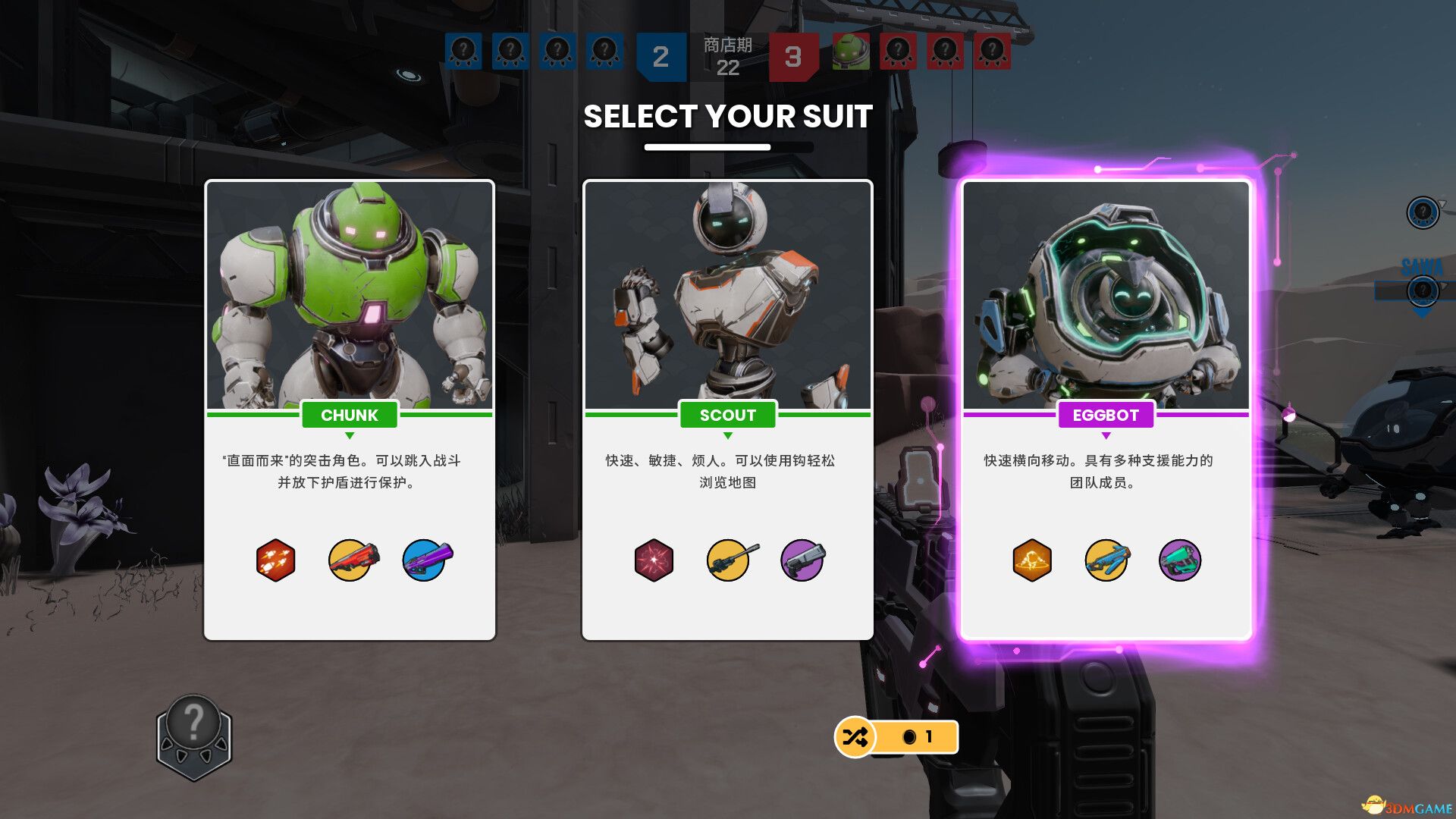The image size is (1456, 819).
Task: Pick the Eggbot suit card
Action: coord(1106,409)
